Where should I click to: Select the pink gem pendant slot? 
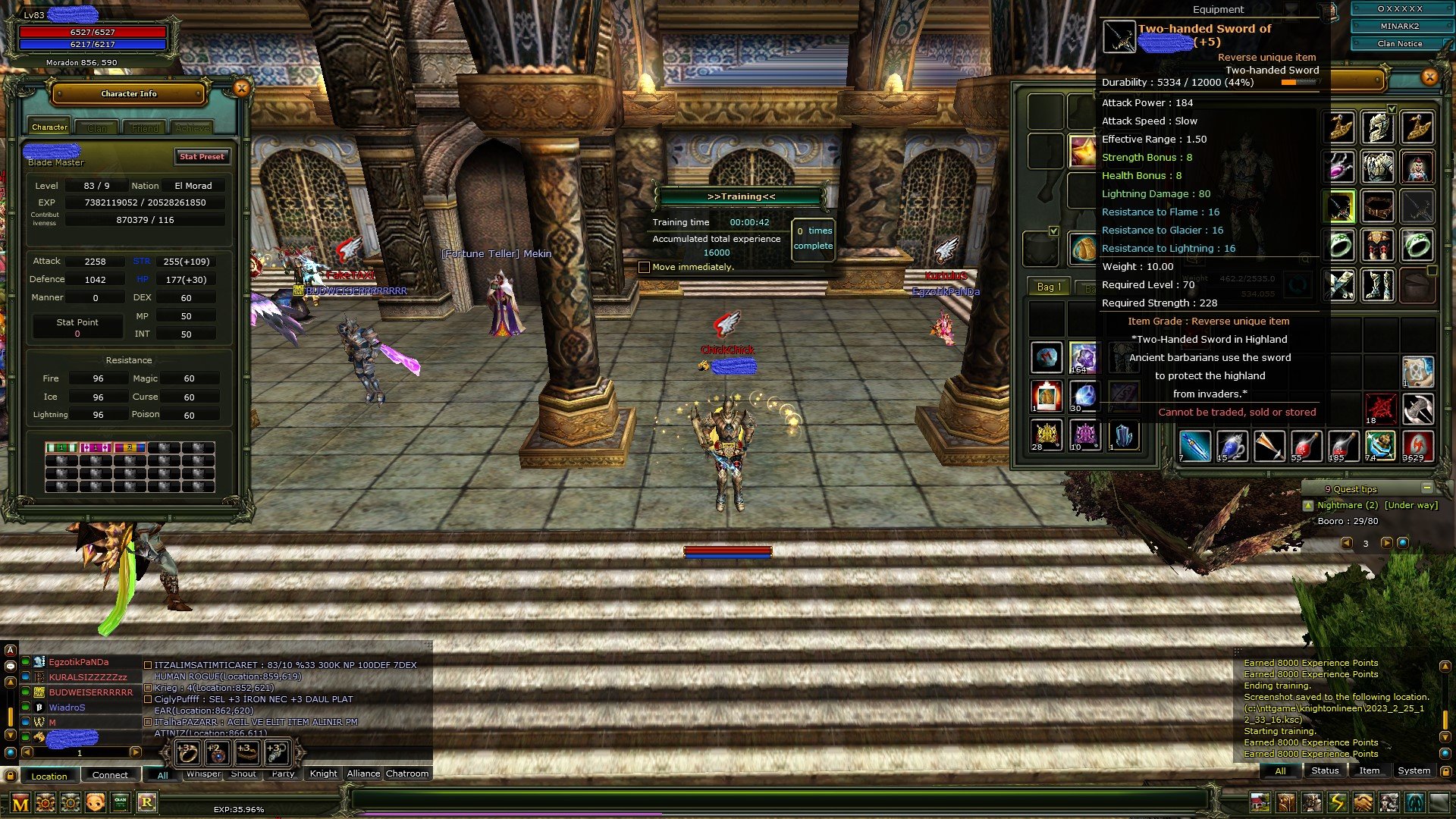pyautogui.click(x=1340, y=167)
